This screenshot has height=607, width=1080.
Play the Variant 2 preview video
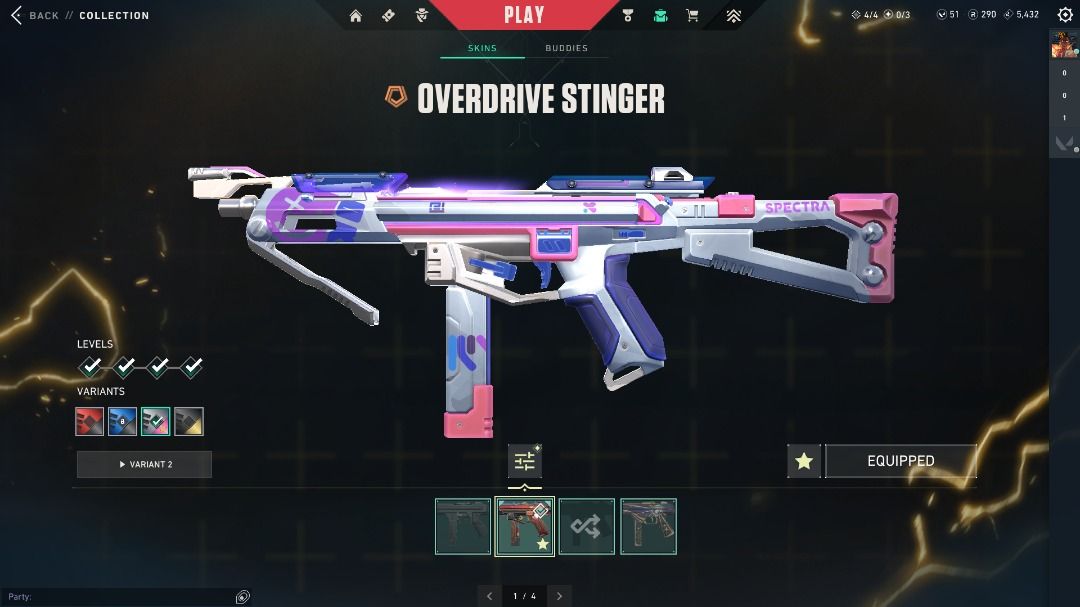point(144,464)
